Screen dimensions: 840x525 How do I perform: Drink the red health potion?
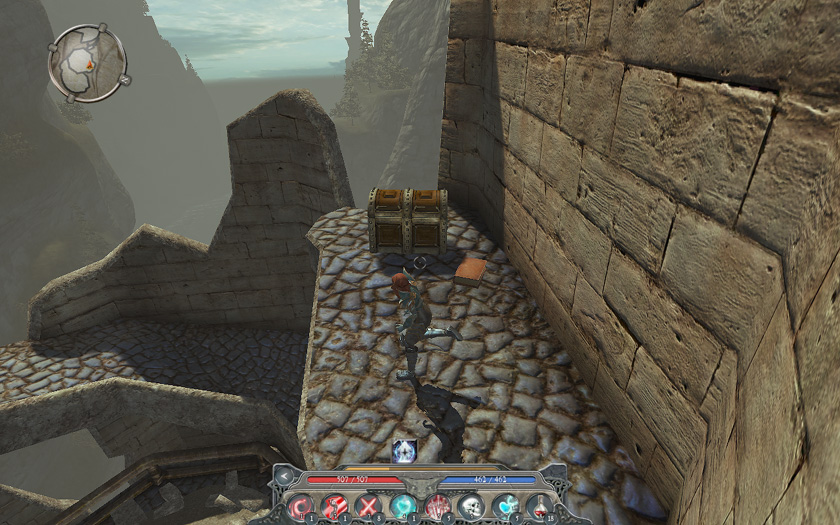click(539, 507)
